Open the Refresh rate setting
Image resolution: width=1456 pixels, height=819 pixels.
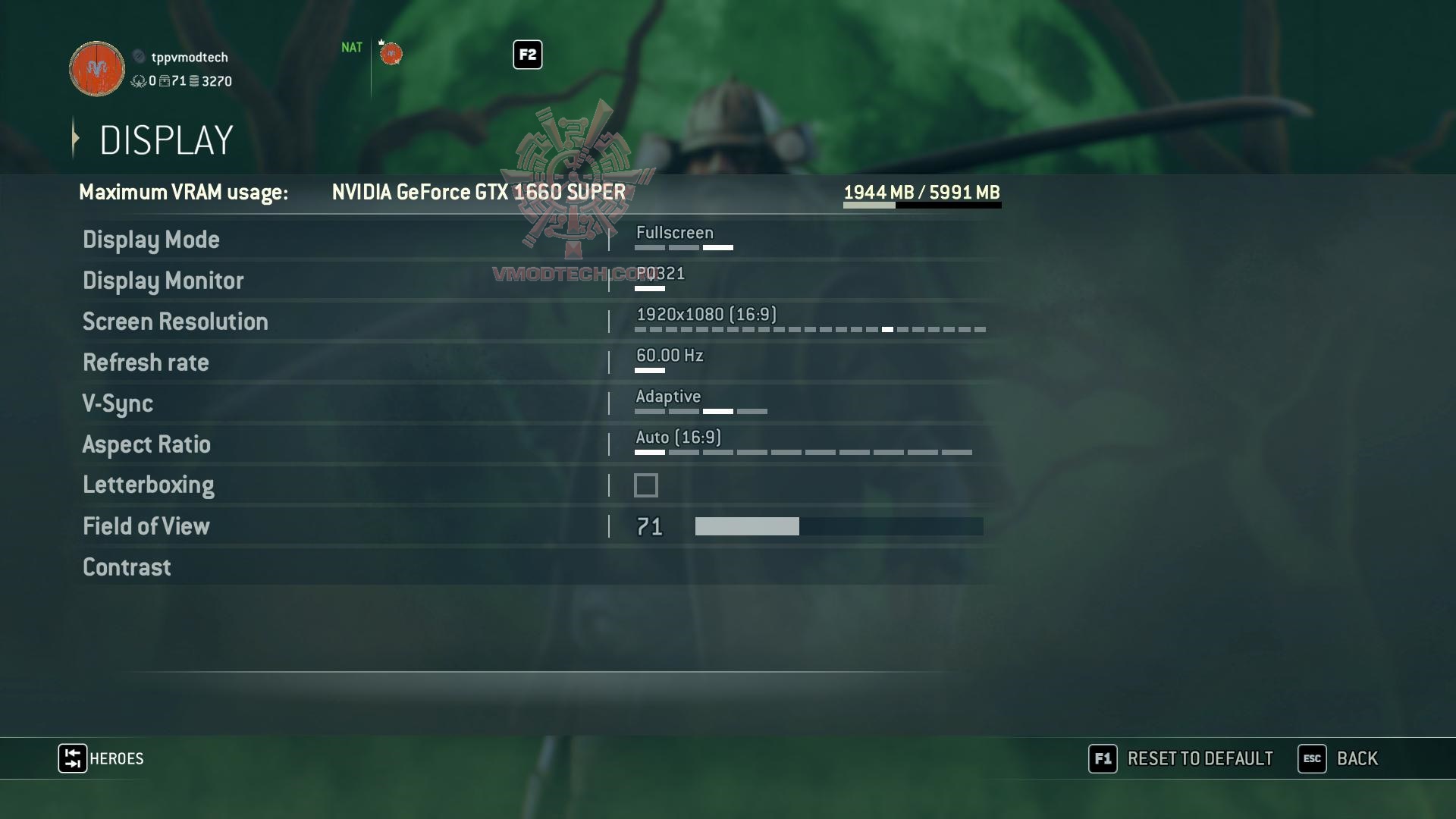[x=146, y=362]
